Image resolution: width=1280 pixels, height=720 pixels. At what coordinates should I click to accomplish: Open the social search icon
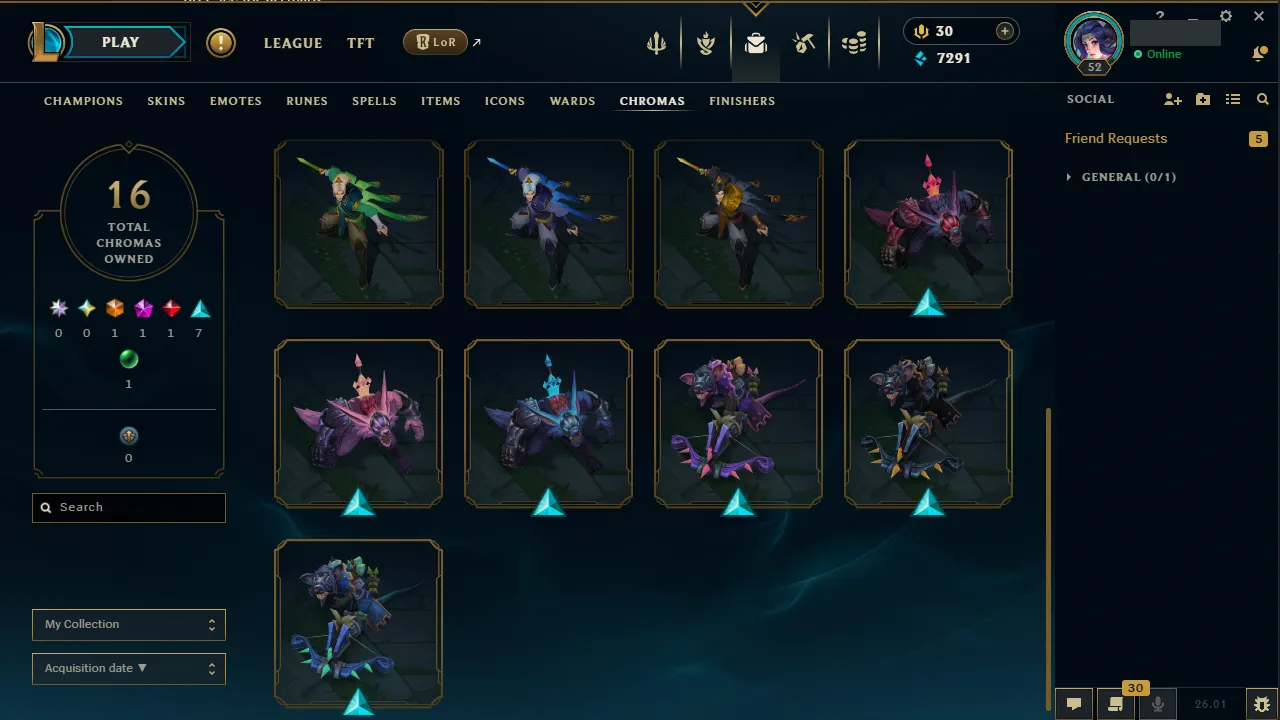(1262, 99)
